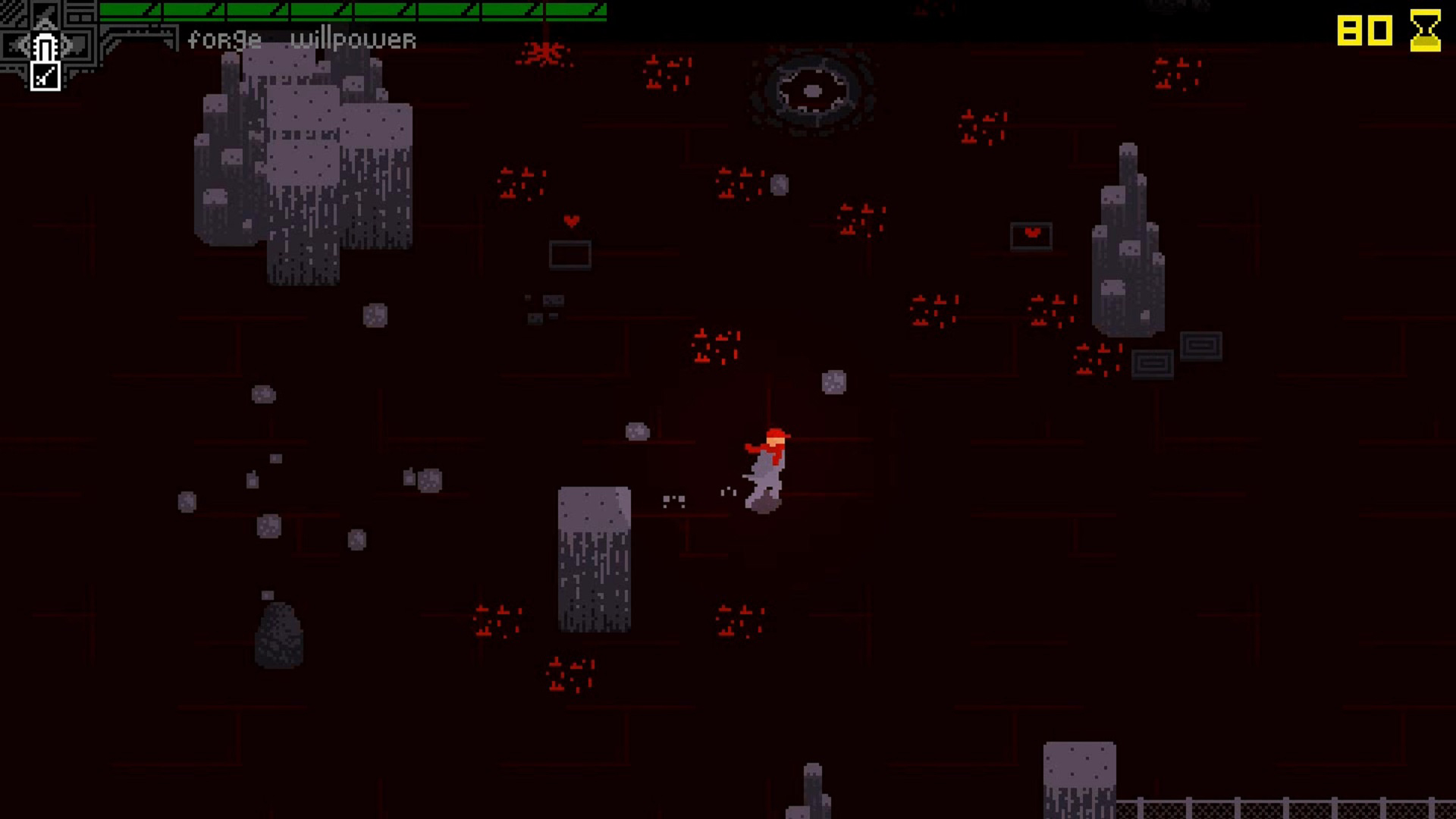1456x819 pixels.
Task: Click the willpower label in the HUD
Action: click(x=353, y=39)
